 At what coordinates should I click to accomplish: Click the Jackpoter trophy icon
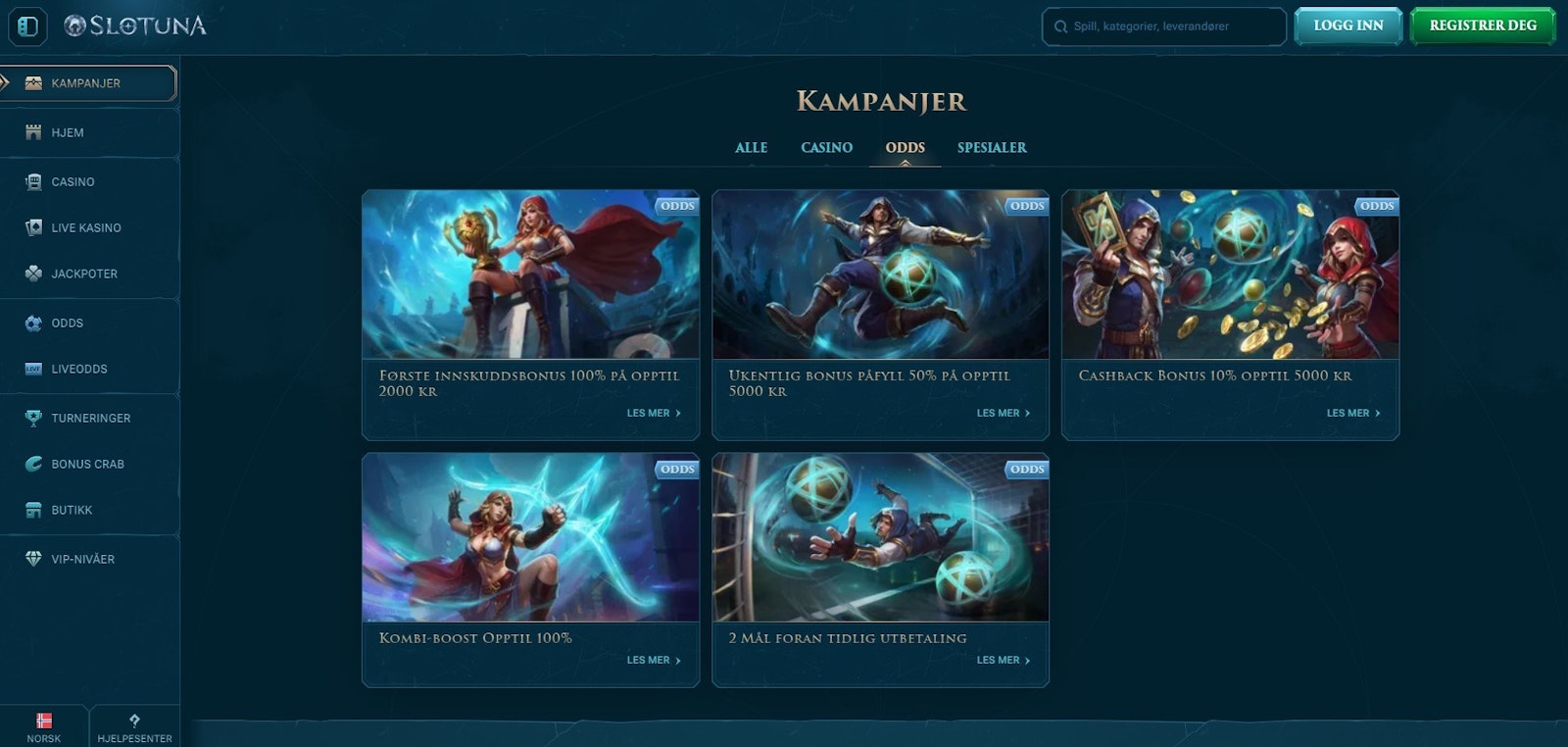click(x=32, y=274)
